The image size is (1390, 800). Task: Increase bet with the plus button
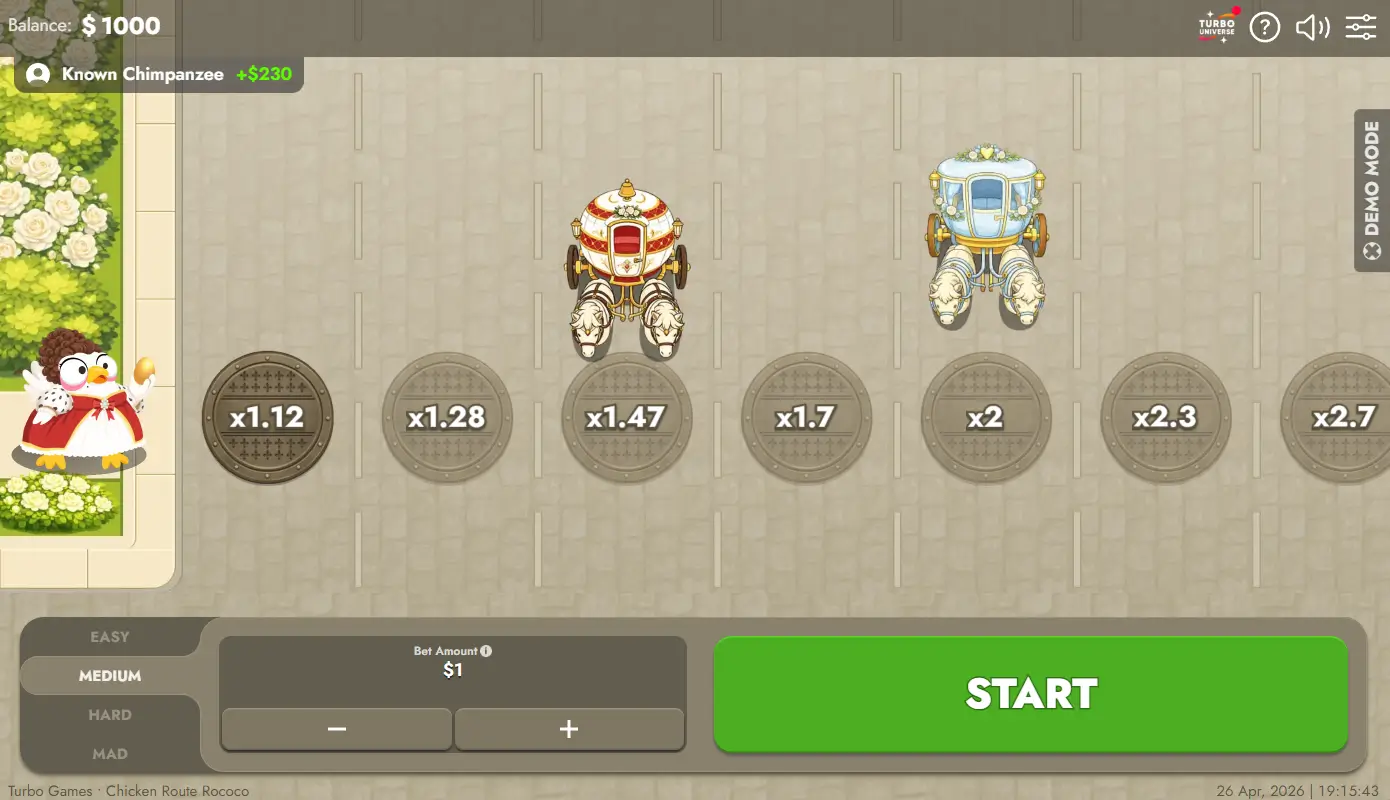click(x=569, y=729)
